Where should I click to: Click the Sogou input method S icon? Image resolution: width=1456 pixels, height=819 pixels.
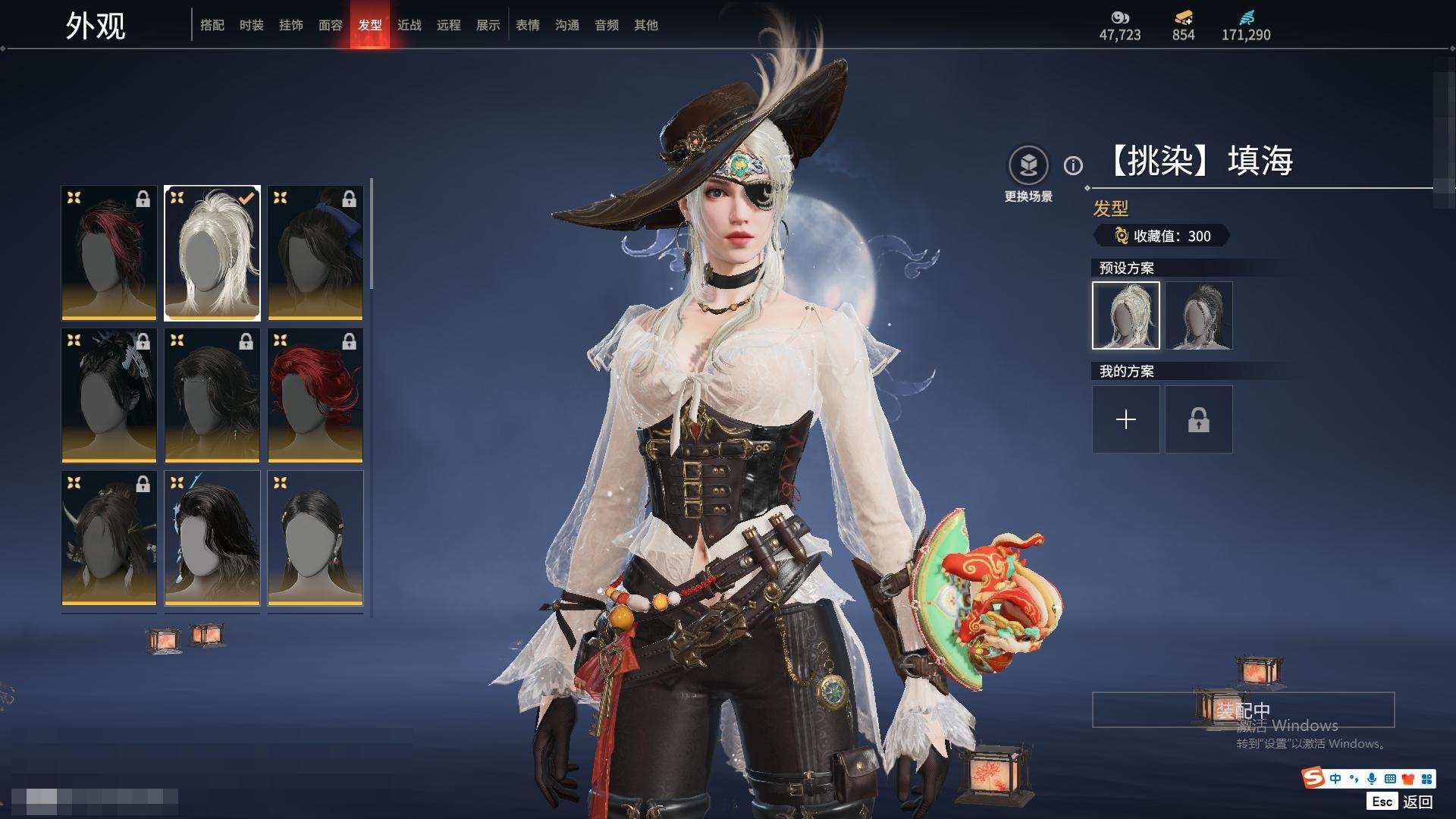point(1313,777)
